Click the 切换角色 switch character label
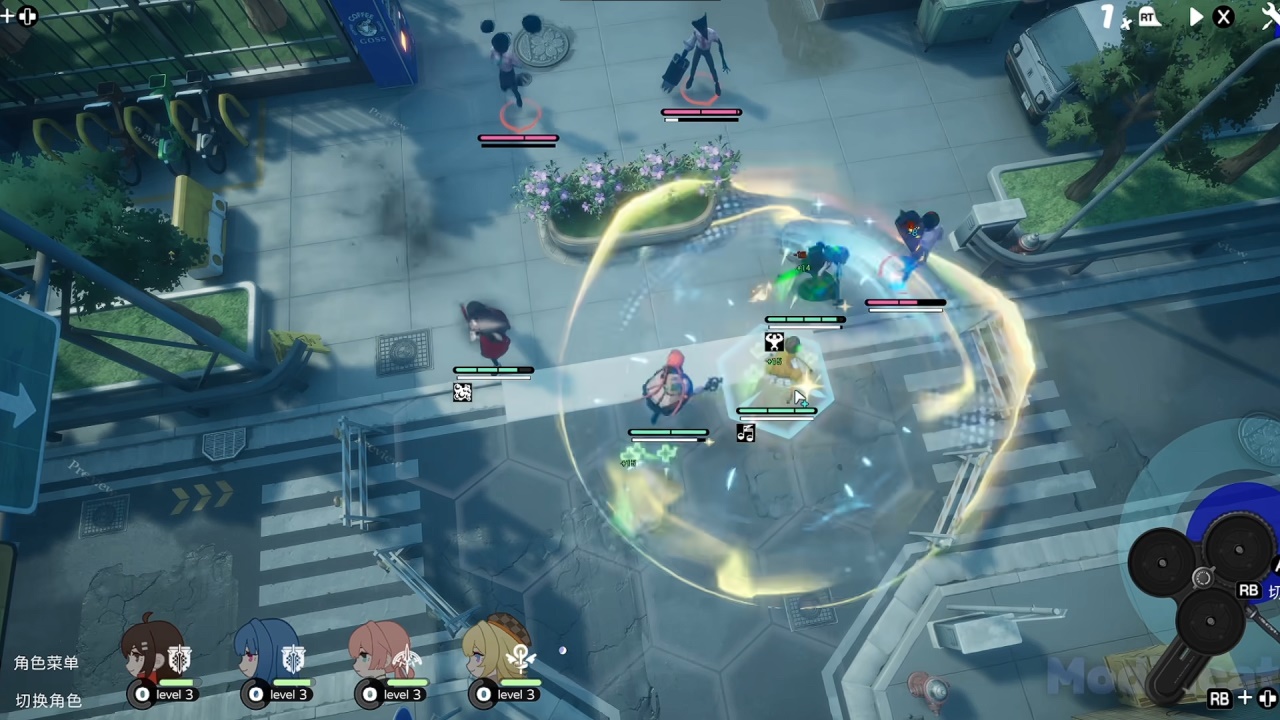The width and height of the screenshot is (1280, 720). pyautogui.click(x=48, y=700)
